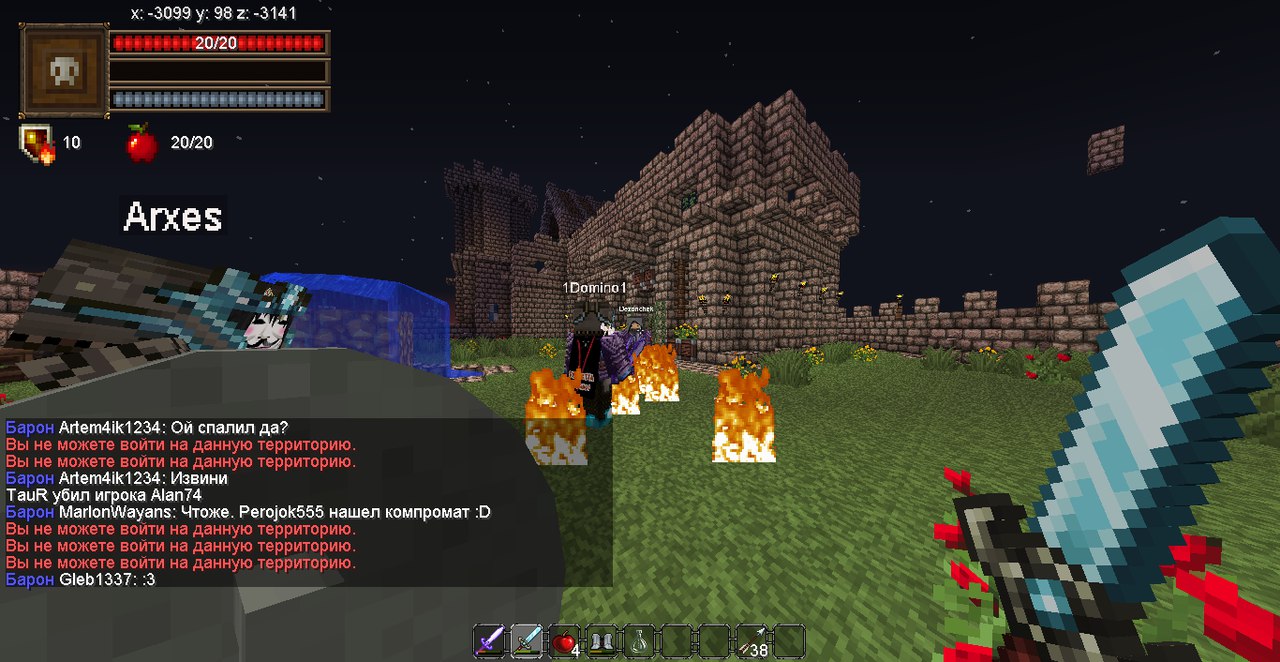Click the red apple hunger icon
The image size is (1280, 662).
click(x=142, y=143)
